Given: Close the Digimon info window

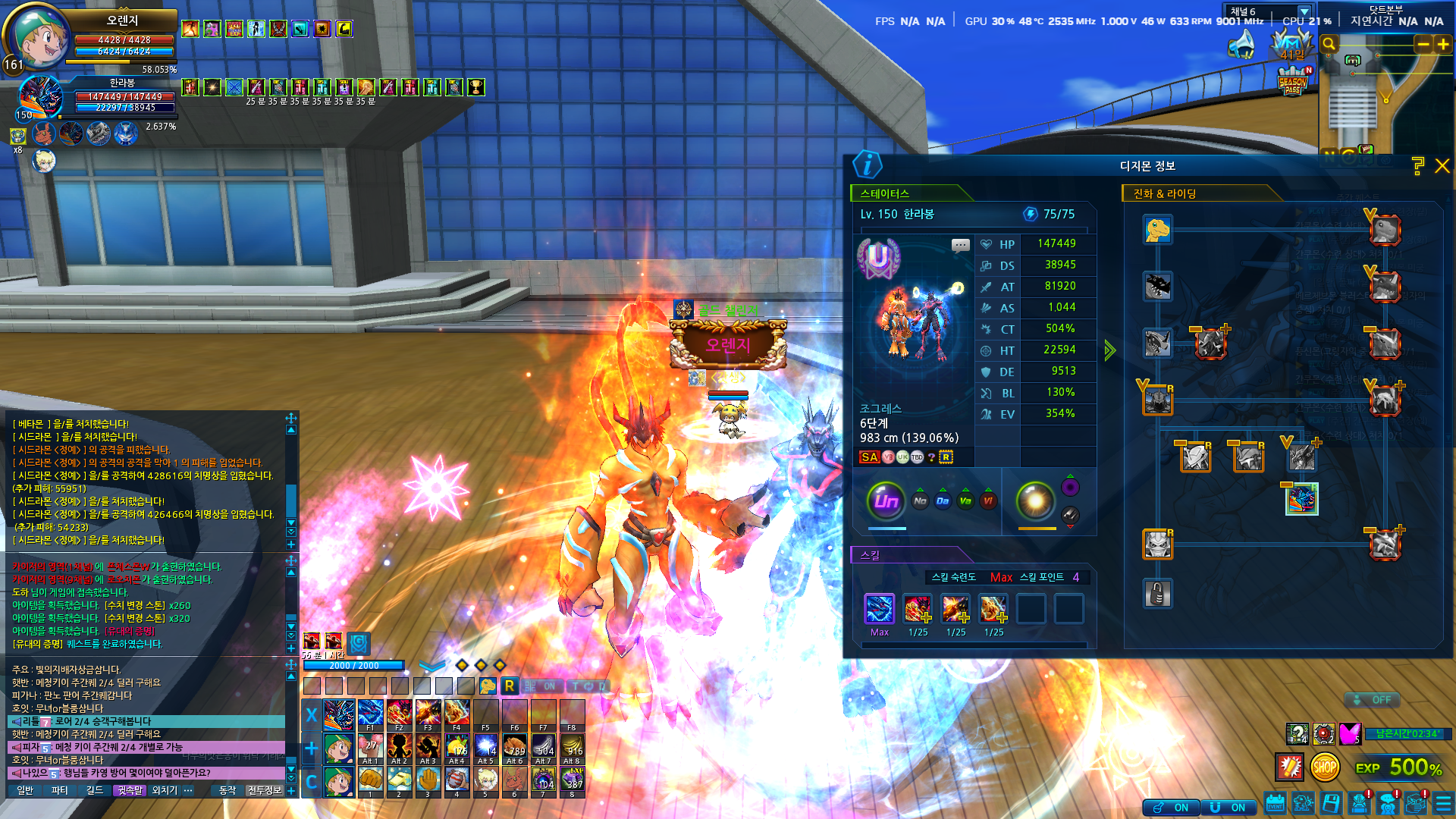Looking at the screenshot, I should [x=1442, y=166].
